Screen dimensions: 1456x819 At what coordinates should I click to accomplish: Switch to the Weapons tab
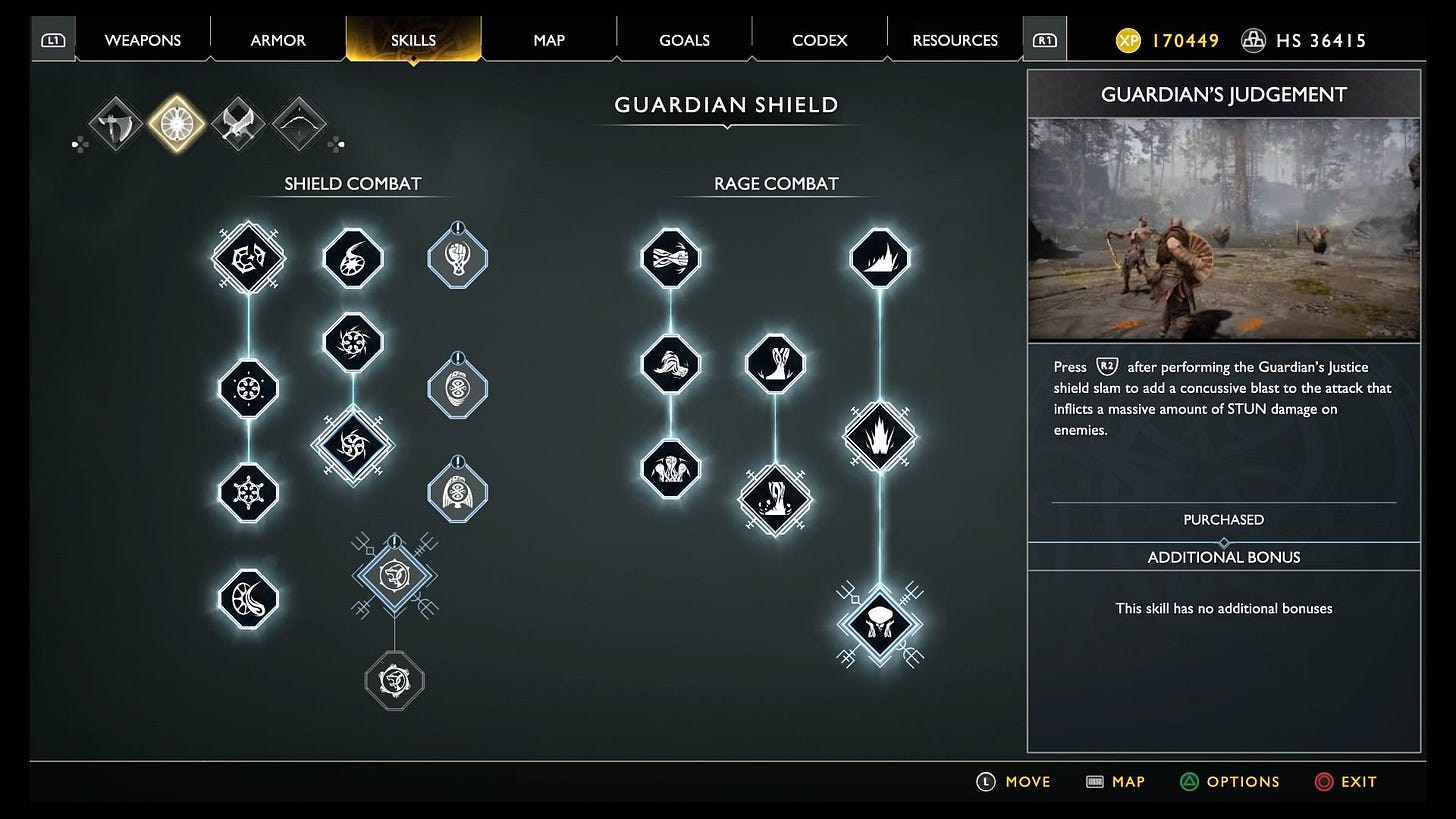click(144, 41)
